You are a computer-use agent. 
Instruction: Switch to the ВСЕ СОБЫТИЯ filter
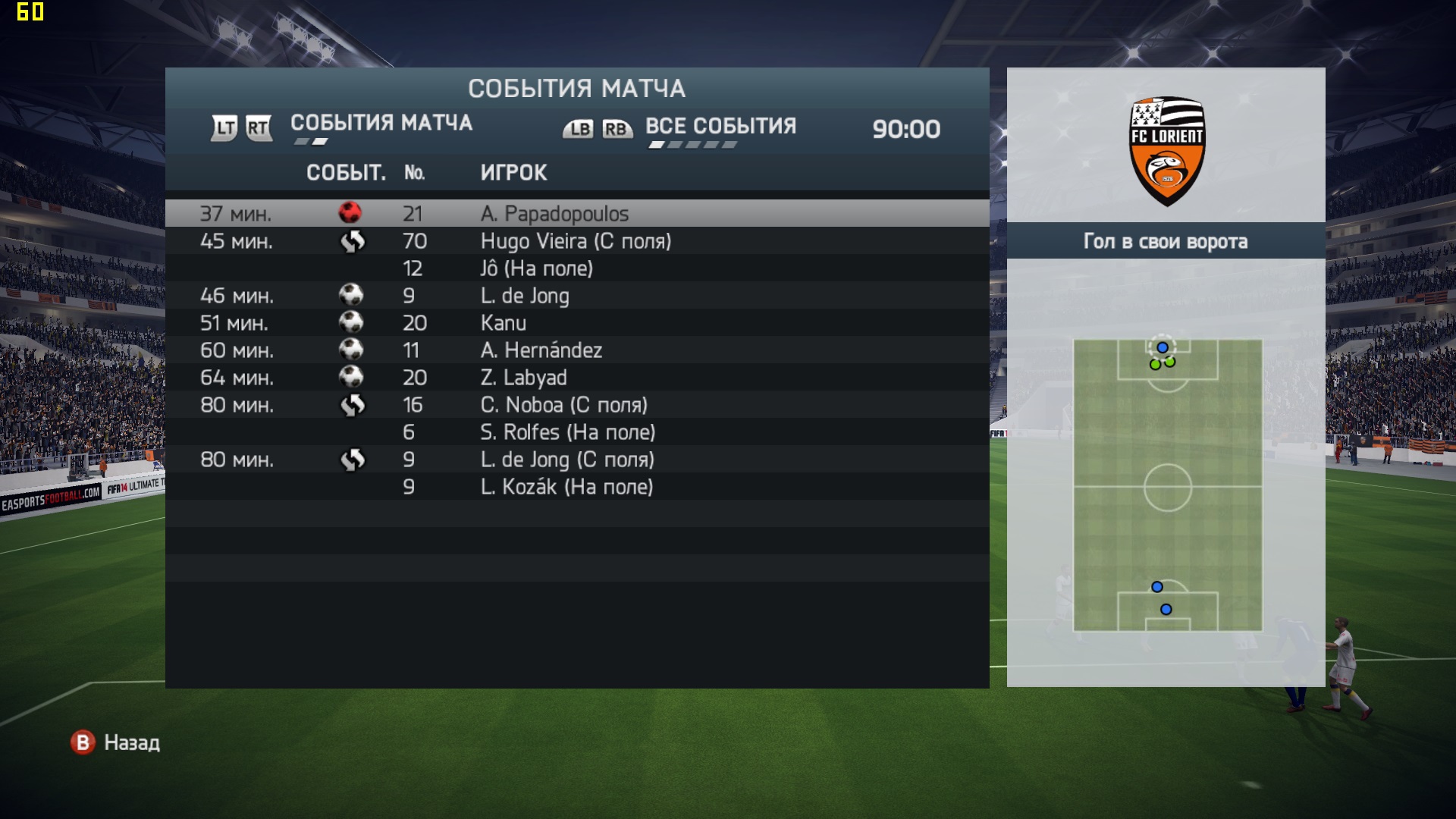(x=720, y=127)
